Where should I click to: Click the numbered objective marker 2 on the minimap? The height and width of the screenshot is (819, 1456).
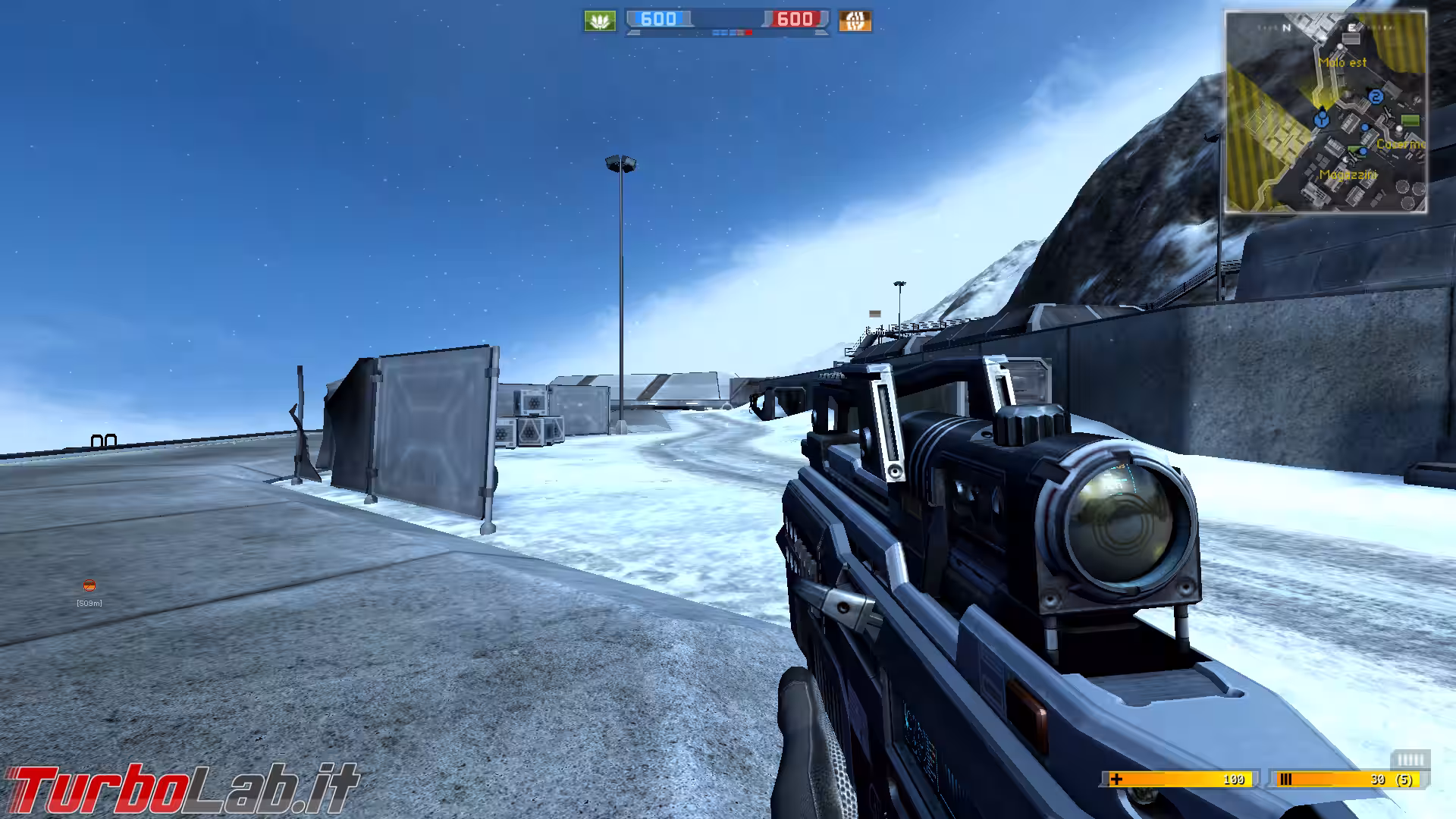[x=1377, y=96]
